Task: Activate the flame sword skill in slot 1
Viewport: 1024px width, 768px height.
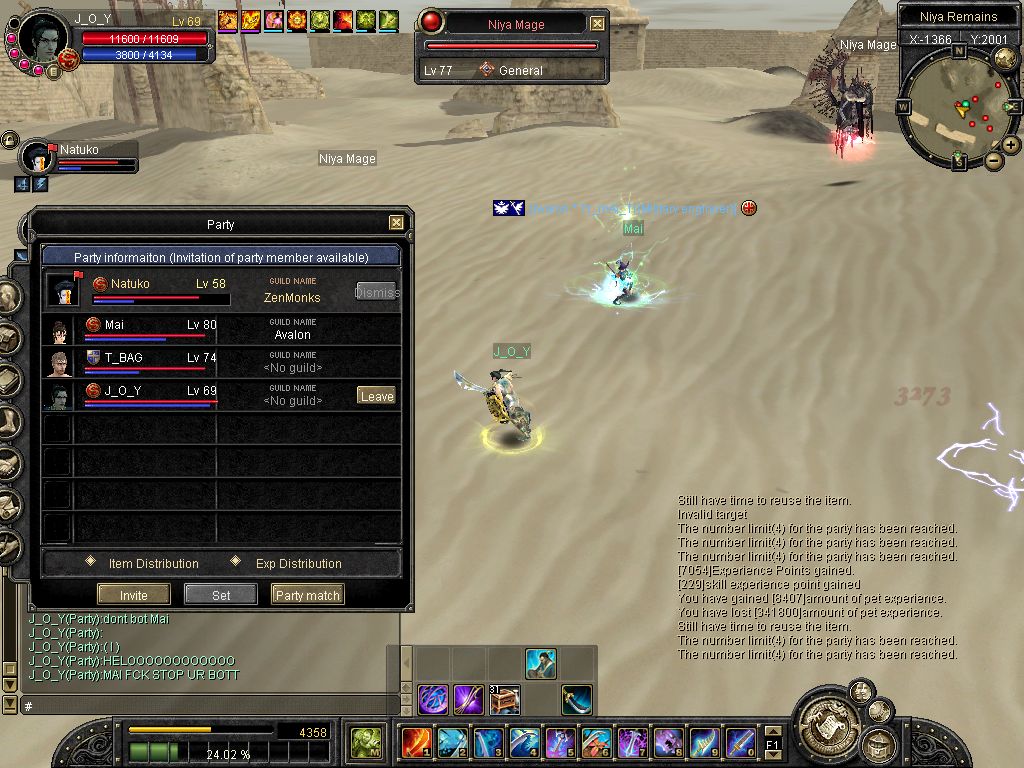Action: tap(415, 742)
